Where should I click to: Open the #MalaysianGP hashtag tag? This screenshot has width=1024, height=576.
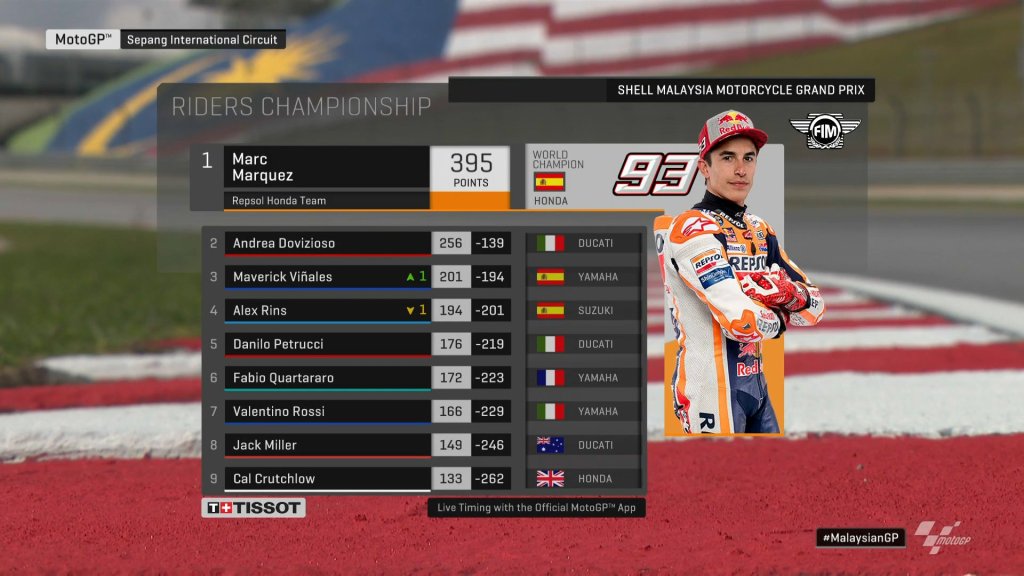pos(860,538)
